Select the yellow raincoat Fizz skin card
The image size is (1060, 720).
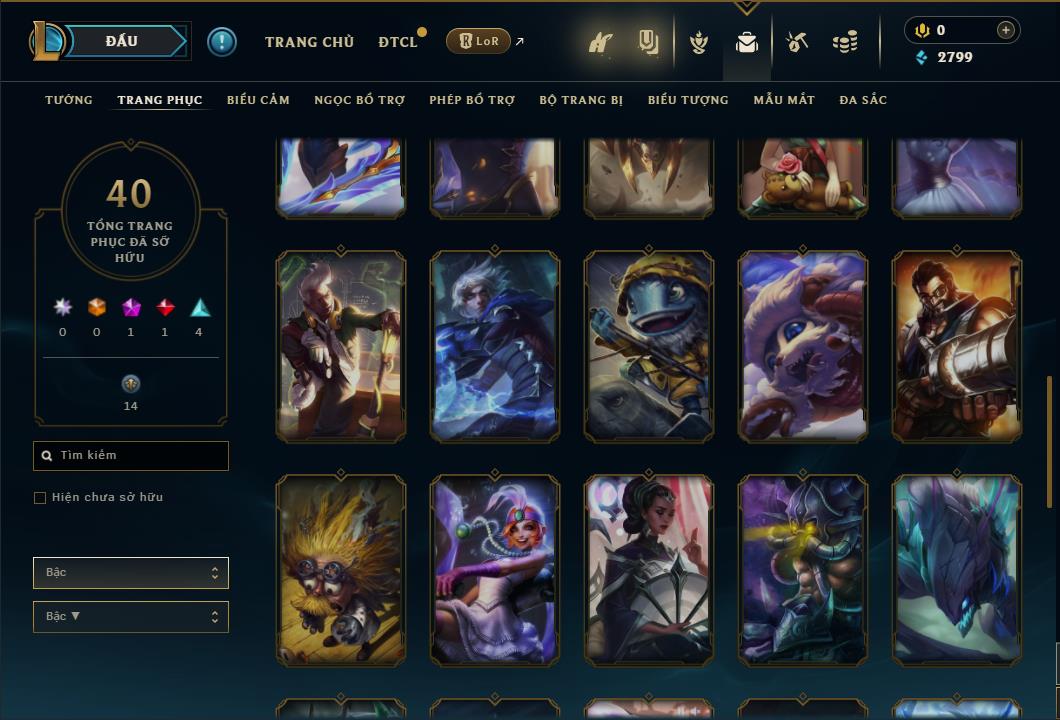[x=649, y=346]
